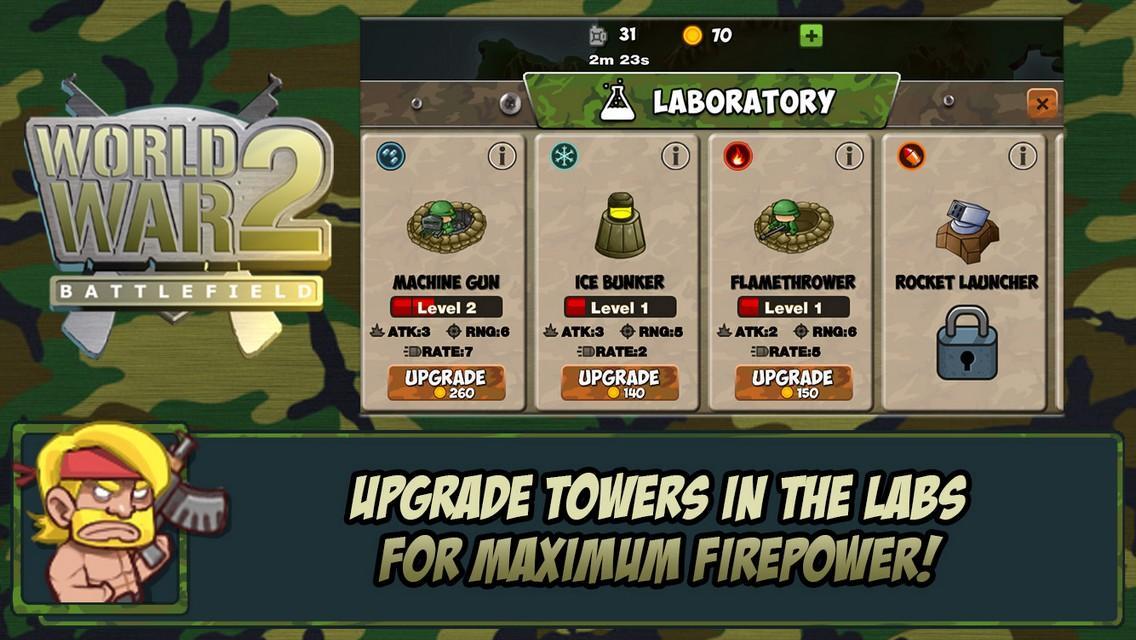
Task: Tap the green plus to add coins
Action: pyautogui.click(x=811, y=36)
